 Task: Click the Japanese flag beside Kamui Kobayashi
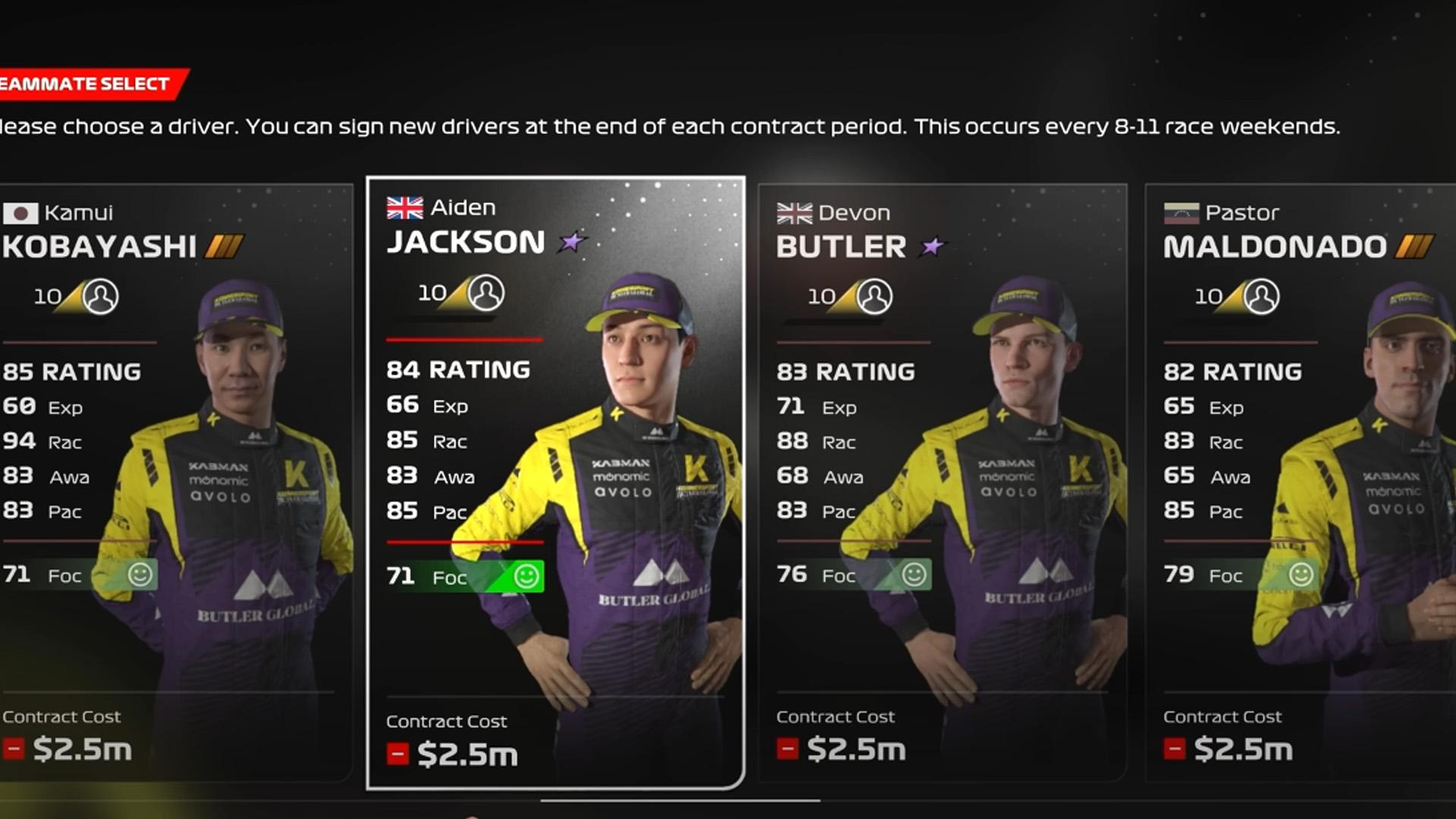[x=22, y=214]
